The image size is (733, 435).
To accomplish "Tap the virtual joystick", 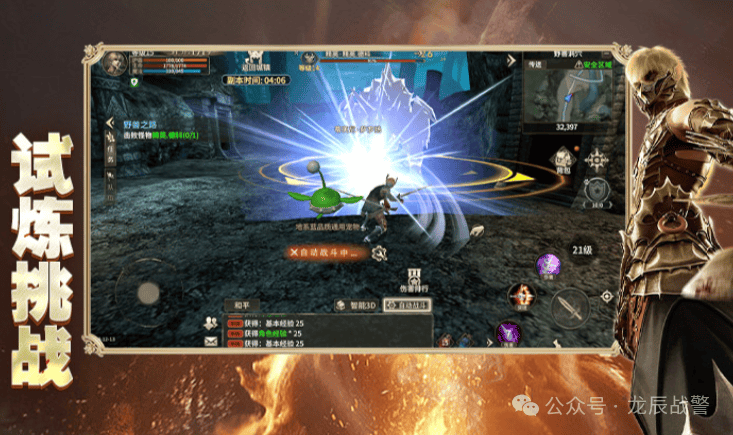I will pyautogui.click(x=148, y=292).
